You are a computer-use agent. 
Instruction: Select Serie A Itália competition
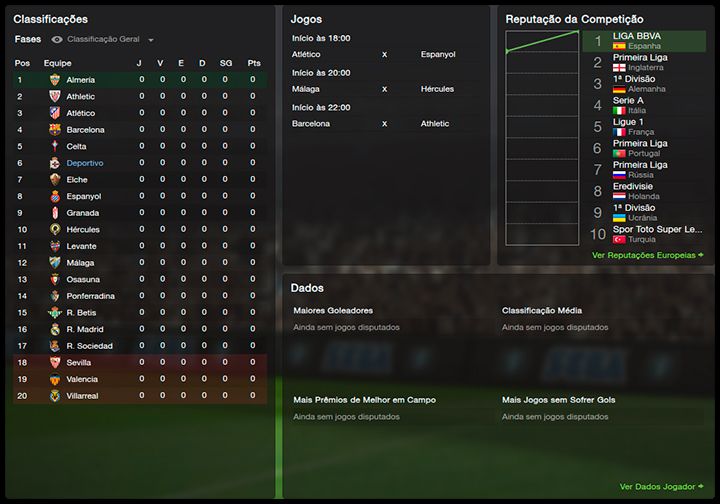pos(628,105)
